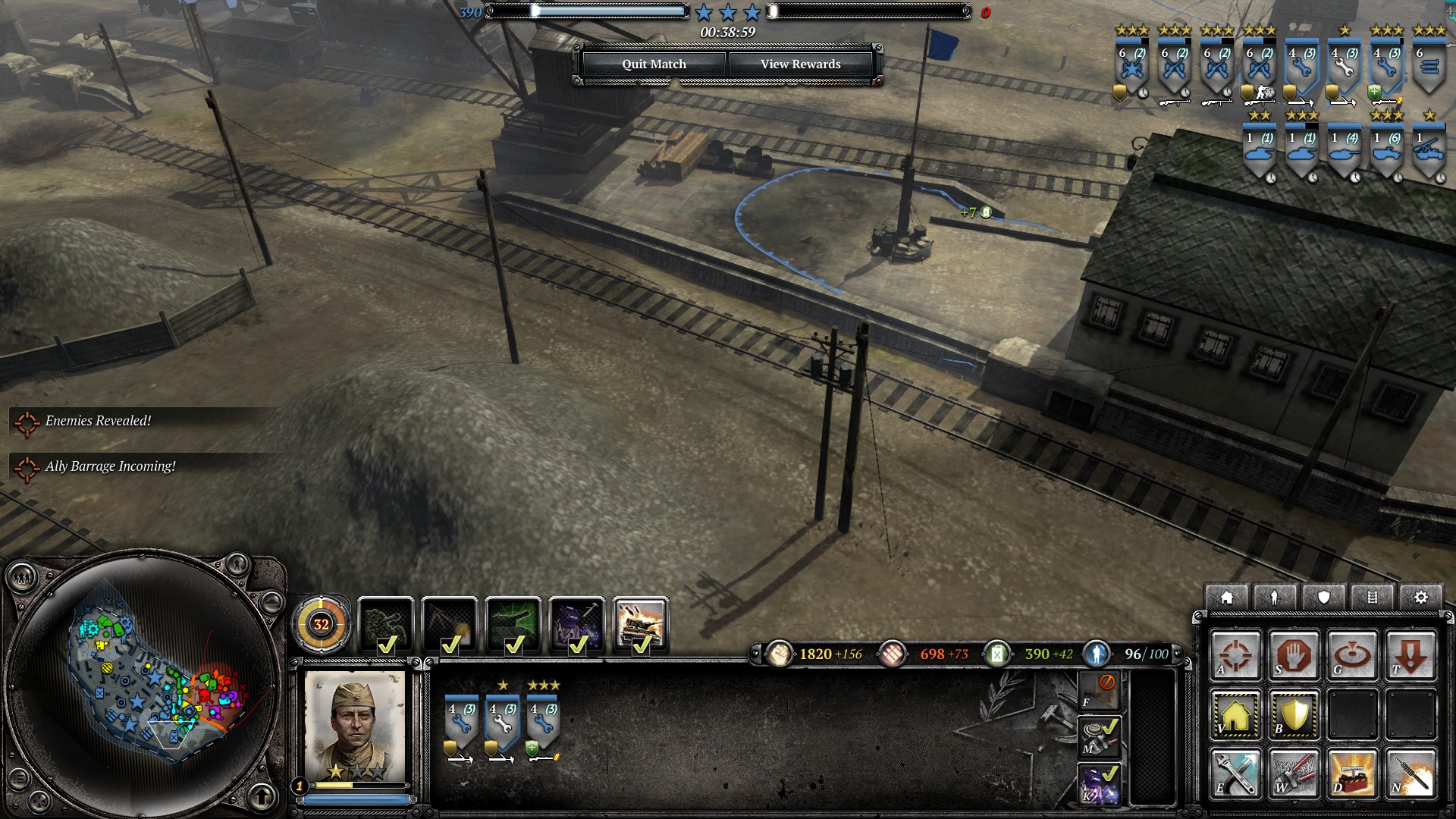Quit the match
The height and width of the screenshot is (819, 1456).
tap(654, 64)
